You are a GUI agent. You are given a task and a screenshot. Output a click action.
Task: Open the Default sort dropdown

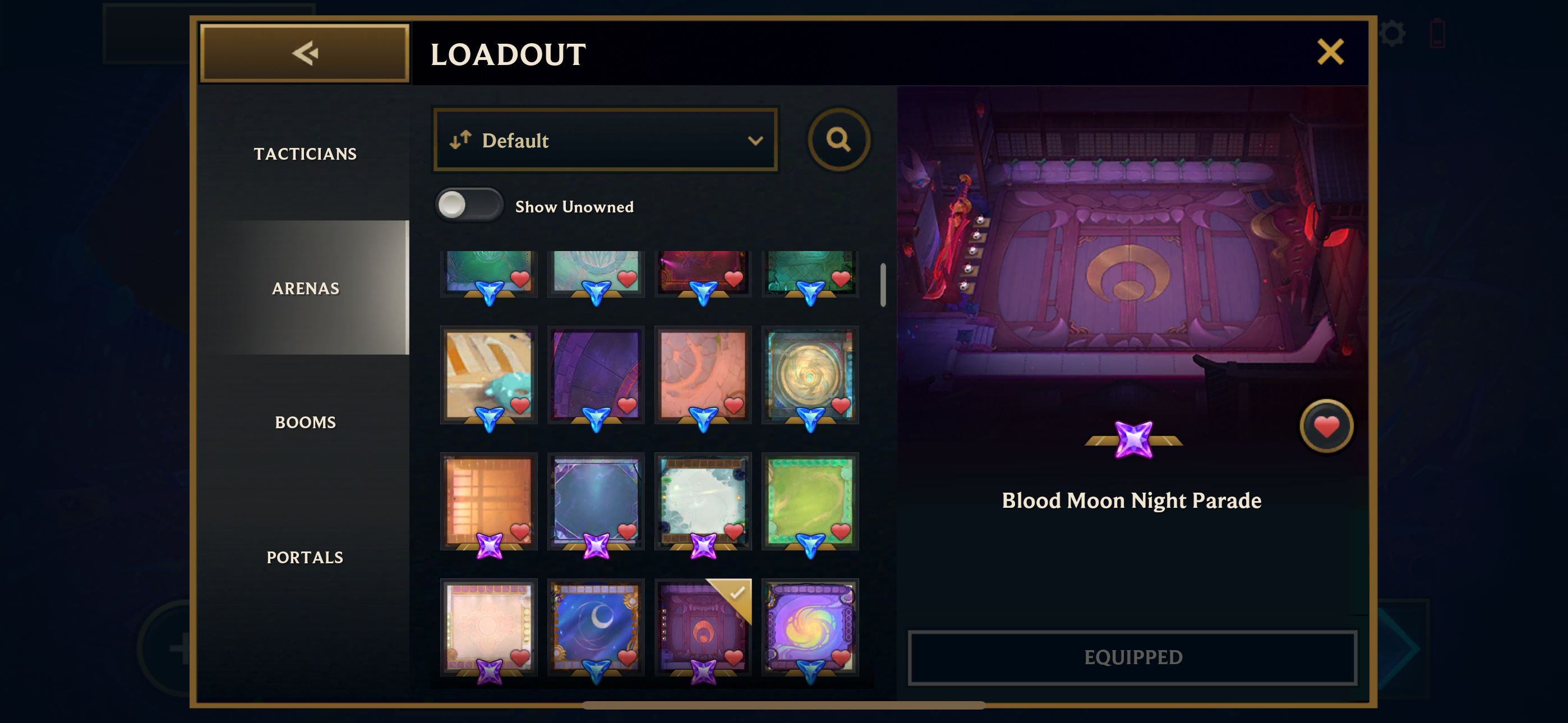(x=605, y=140)
